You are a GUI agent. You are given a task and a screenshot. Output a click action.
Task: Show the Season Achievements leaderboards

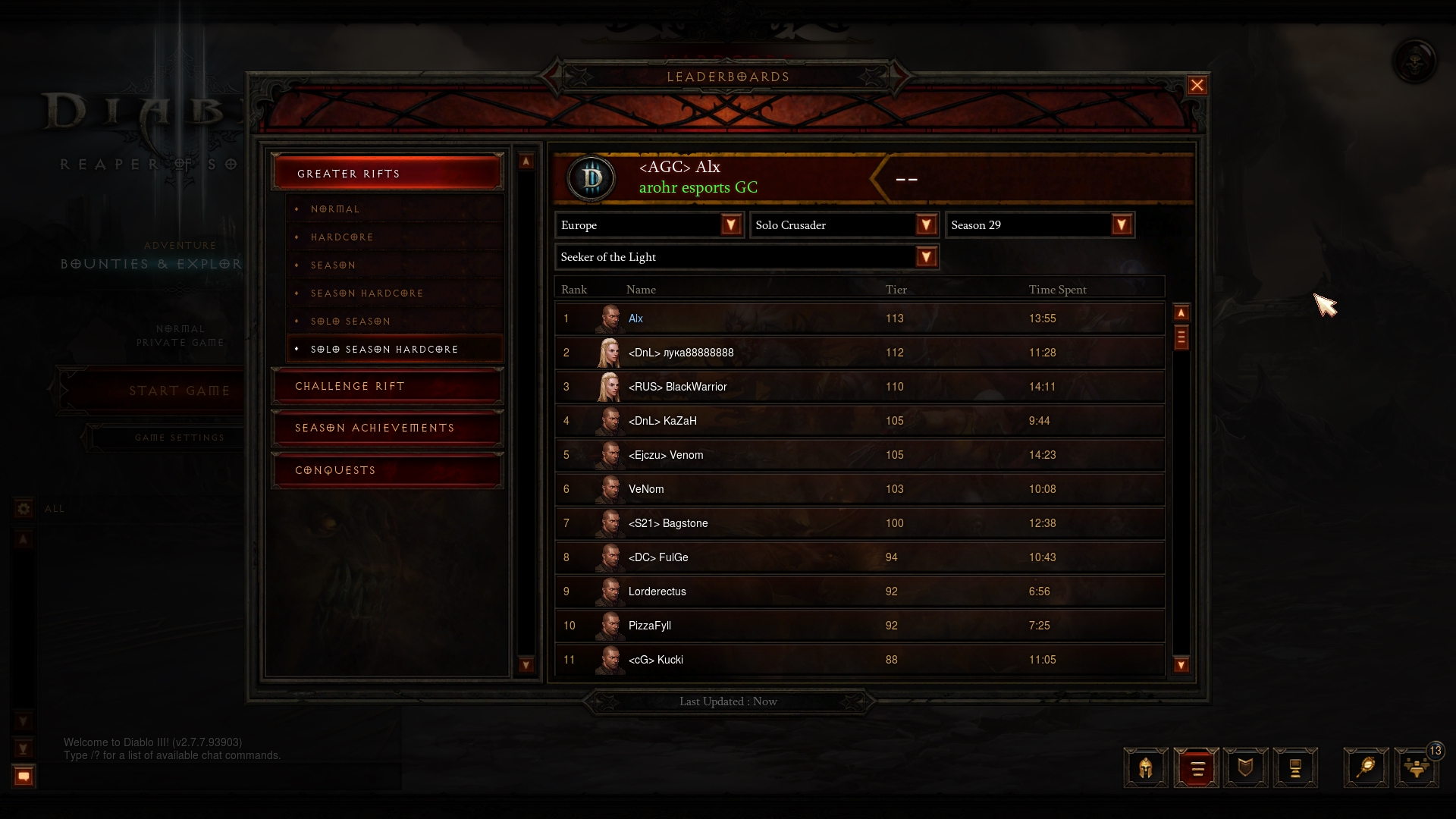point(387,428)
